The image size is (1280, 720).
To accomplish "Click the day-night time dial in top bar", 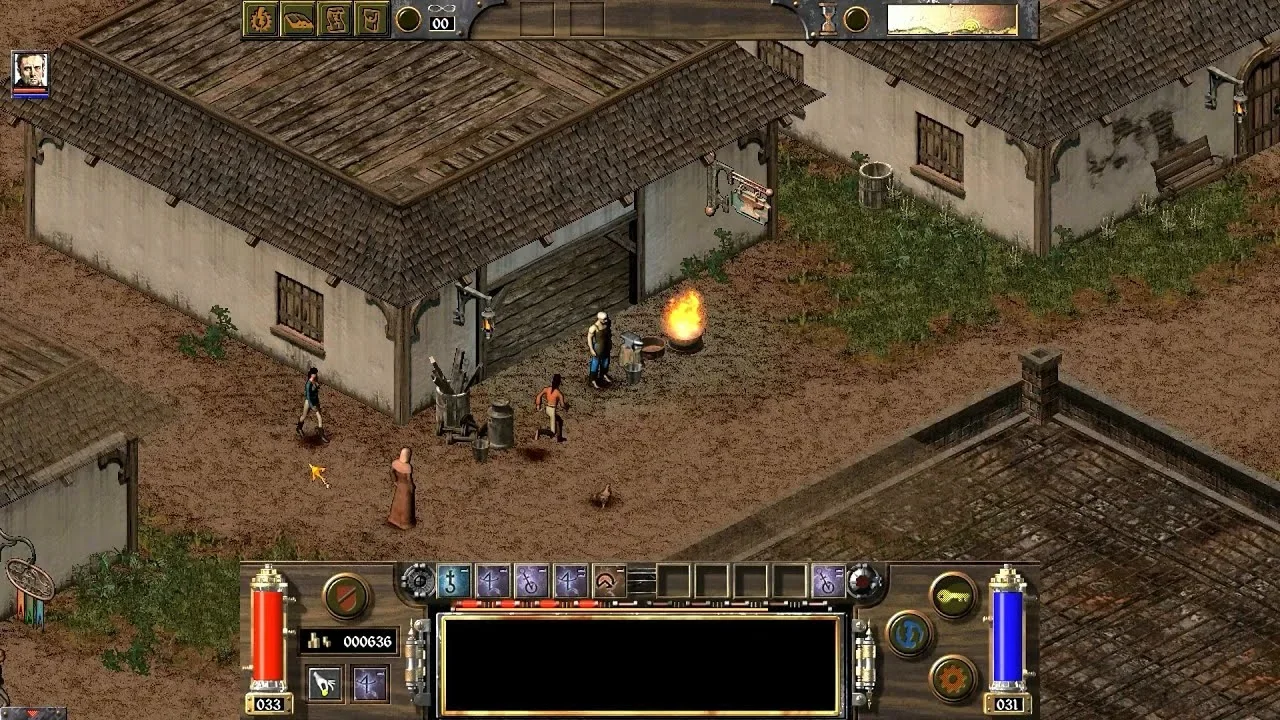I will pos(951,19).
